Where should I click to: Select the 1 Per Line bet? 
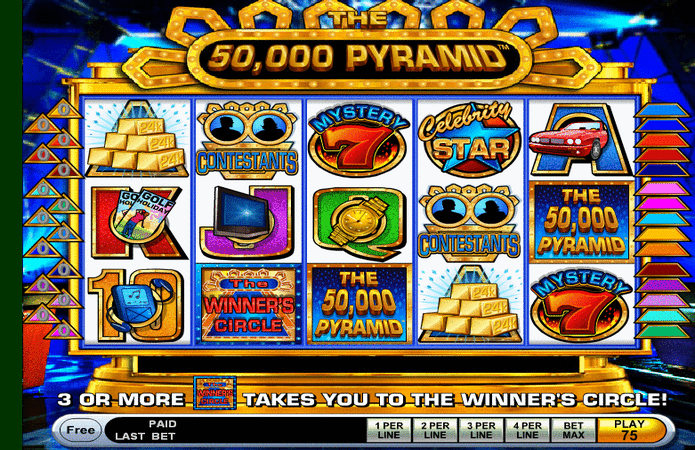(x=388, y=431)
